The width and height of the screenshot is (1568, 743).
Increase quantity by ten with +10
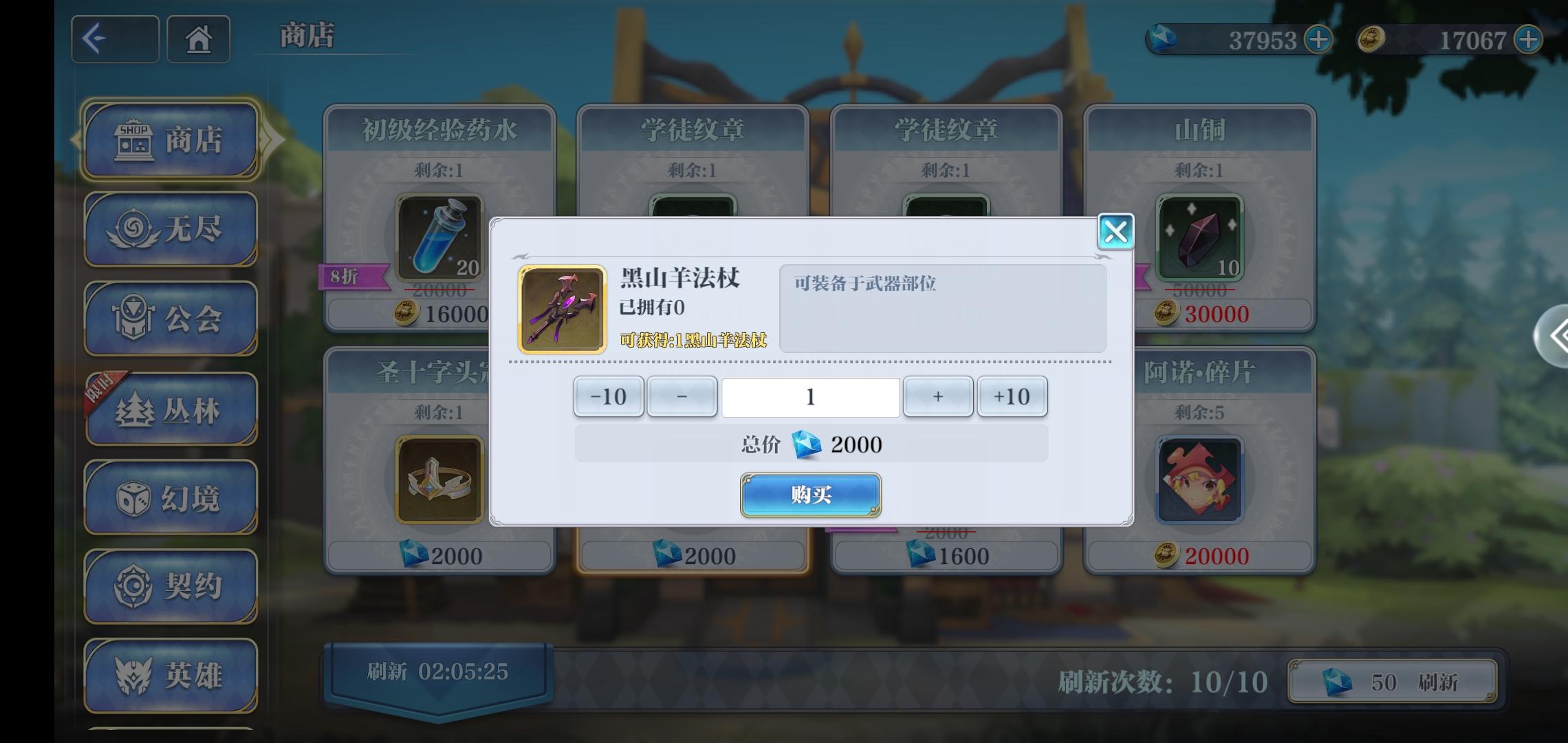(1012, 396)
